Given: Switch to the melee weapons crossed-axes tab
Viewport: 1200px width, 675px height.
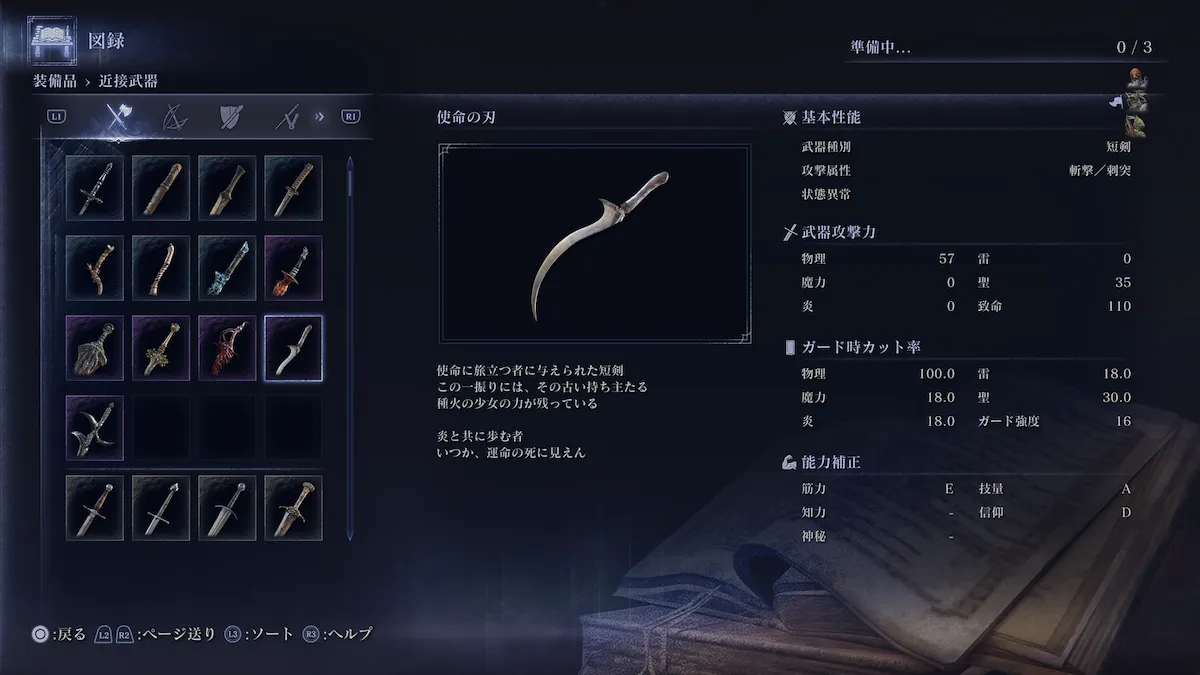Looking at the screenshot, I should [x=119, y=118].
